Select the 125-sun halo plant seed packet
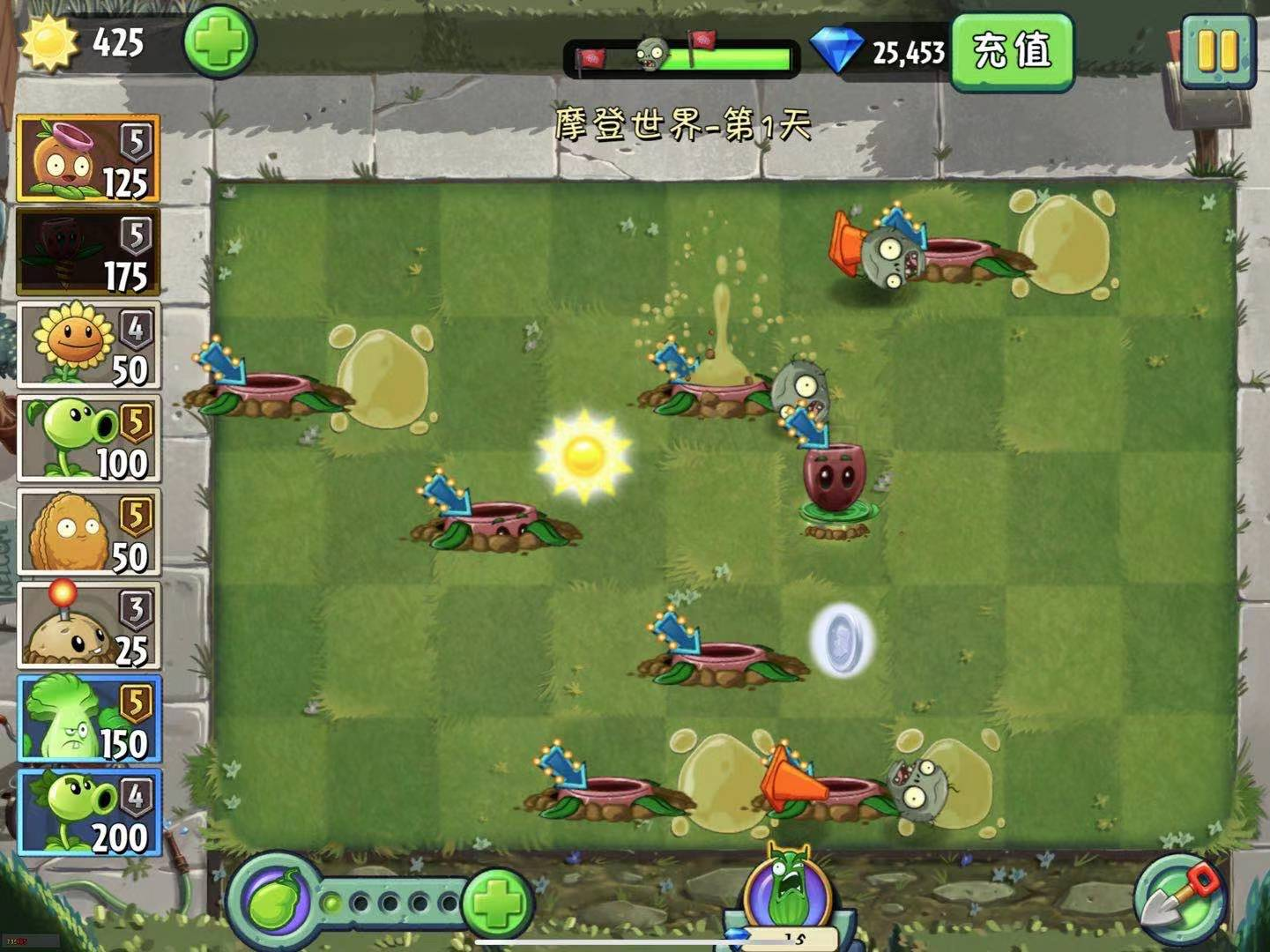Image resolution: width=1270 pixels, height=952 pixels. click(88, 159)
